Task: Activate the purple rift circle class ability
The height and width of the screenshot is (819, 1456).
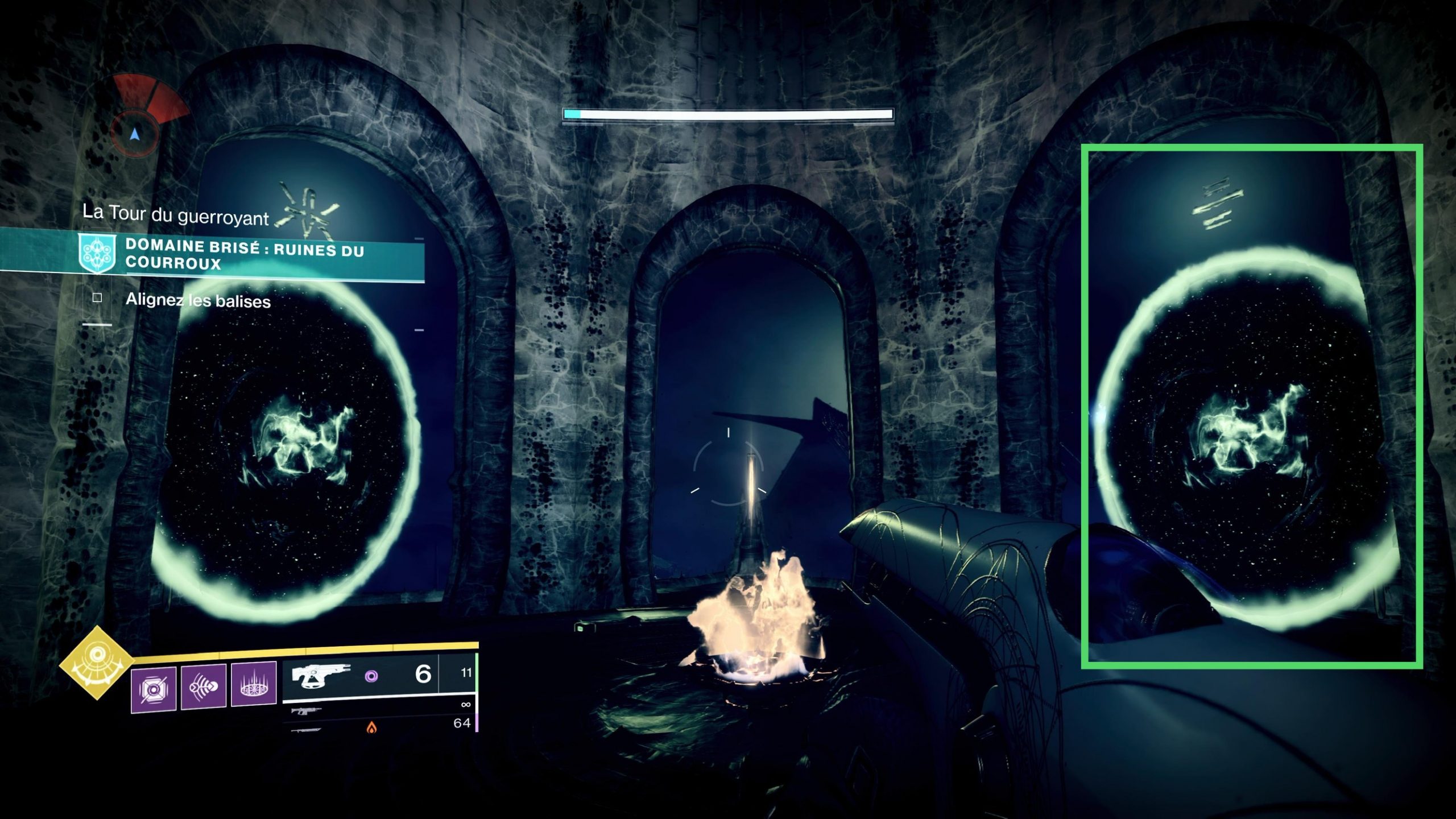Action: coord(254,684)
